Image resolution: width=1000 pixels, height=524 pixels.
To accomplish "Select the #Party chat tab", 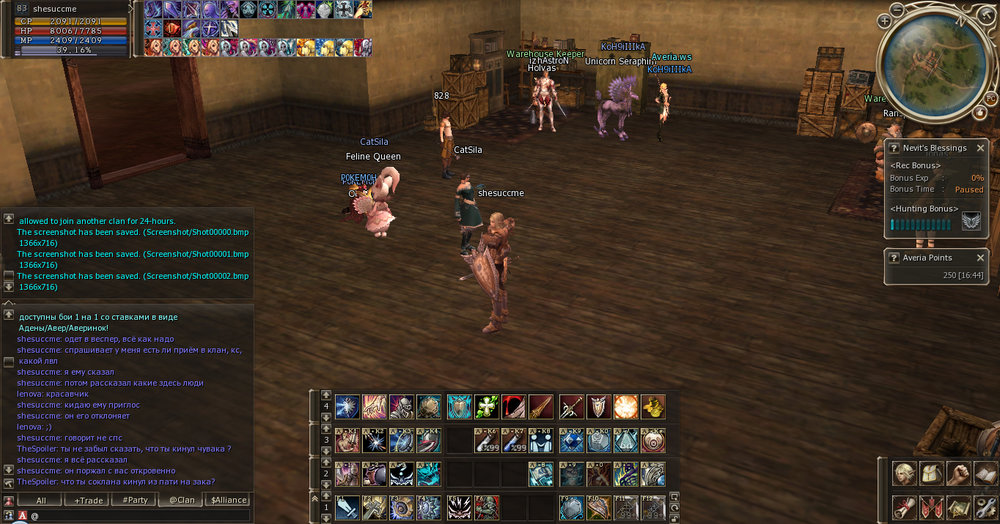I will [x=134, y=500].
